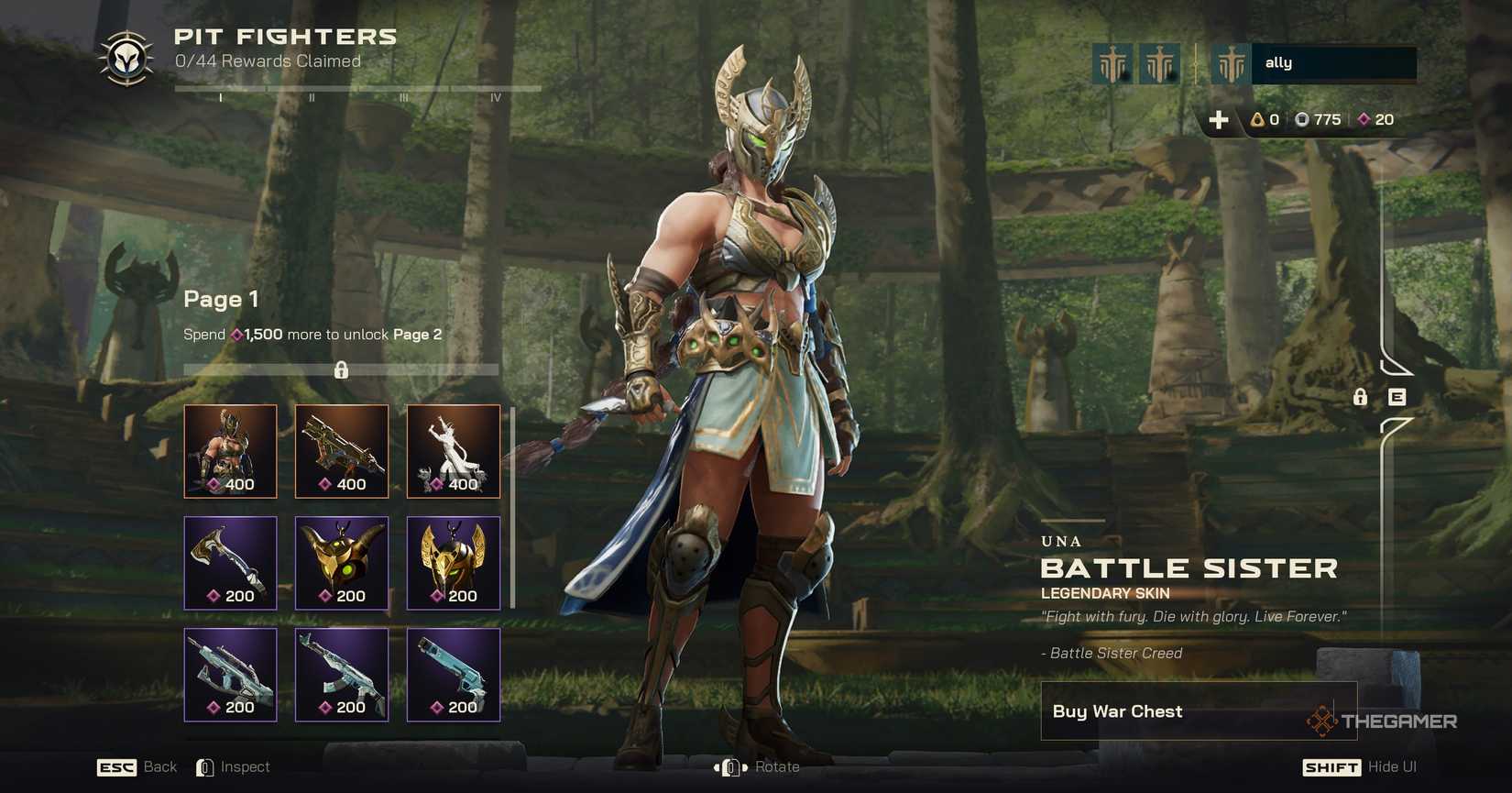
Task: Select the ally name field
Action: coord(1333,62)
